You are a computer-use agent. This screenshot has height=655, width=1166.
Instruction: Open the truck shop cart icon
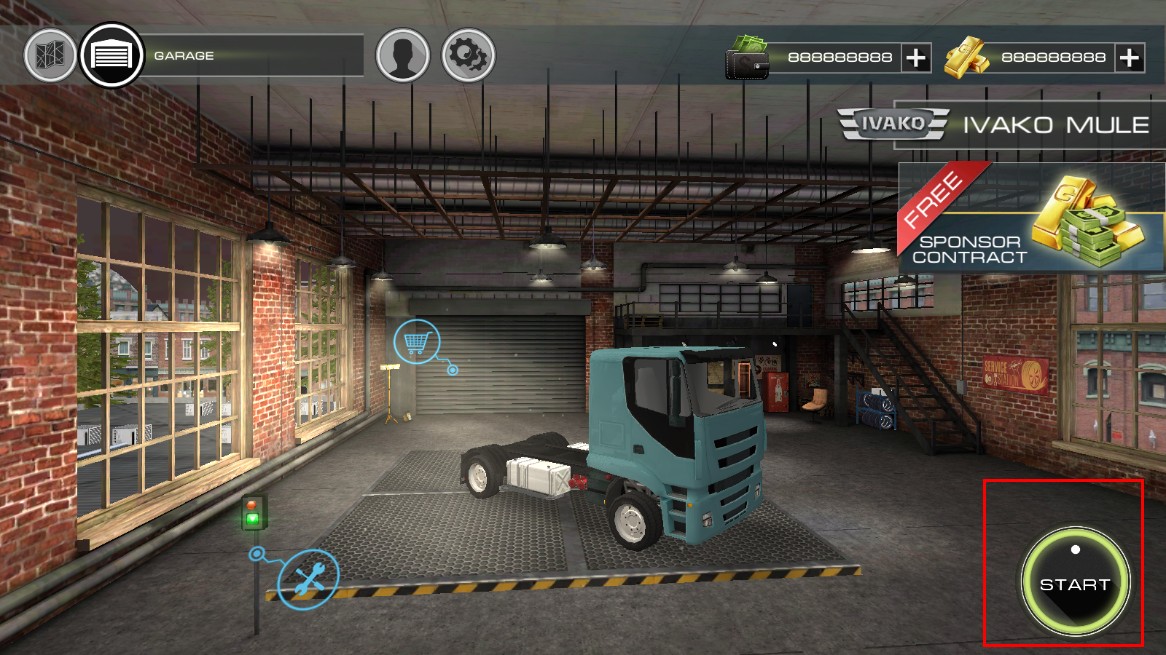pos(416,343)
